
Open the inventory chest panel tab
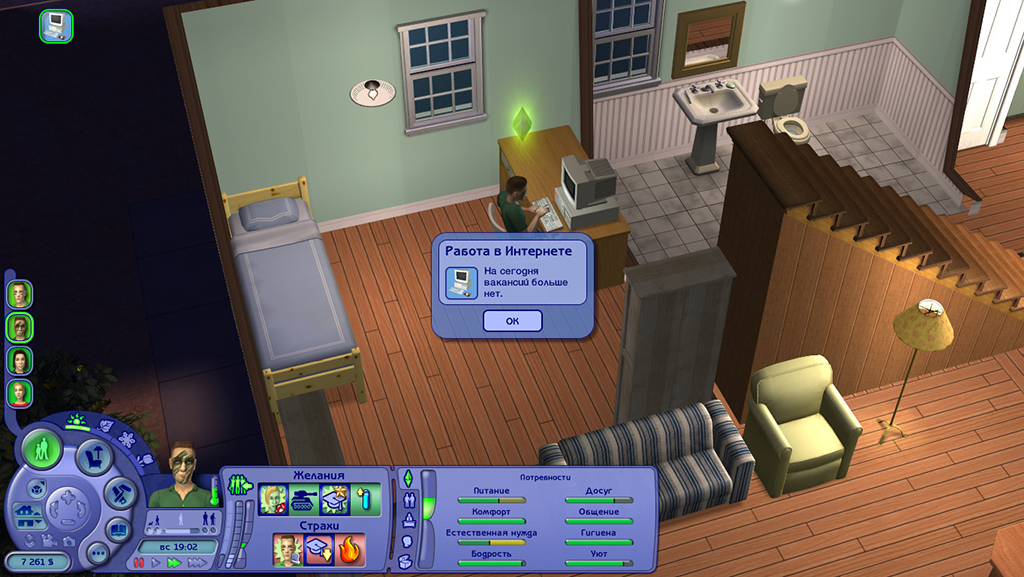coord(405,562)
